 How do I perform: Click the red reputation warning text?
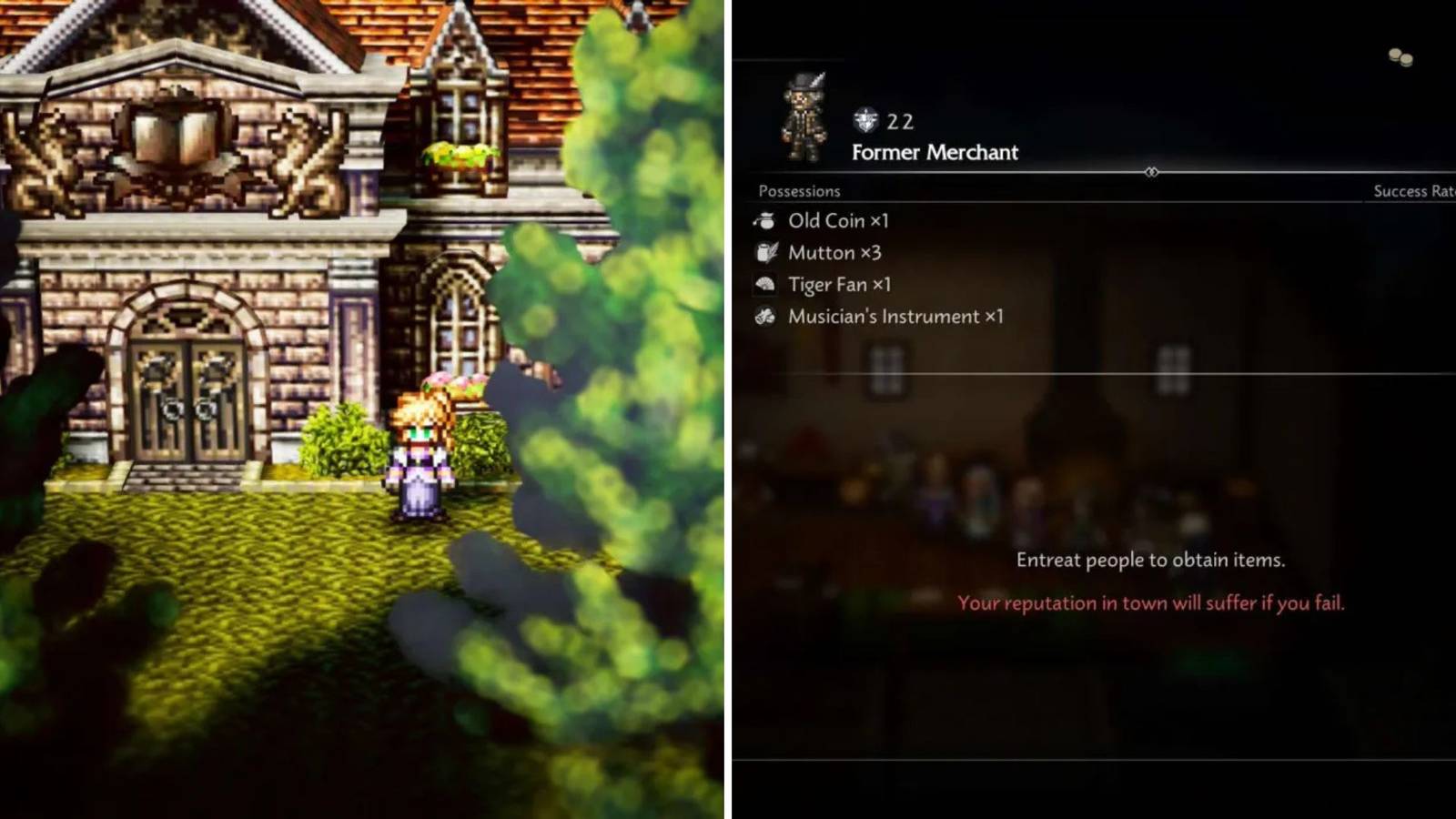(1150, 602)
